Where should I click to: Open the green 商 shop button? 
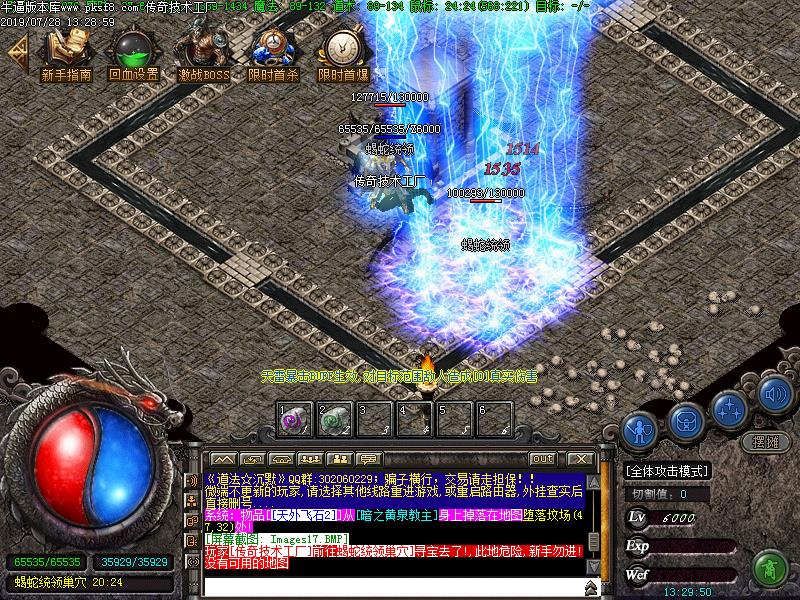click(x=770, y=569)
